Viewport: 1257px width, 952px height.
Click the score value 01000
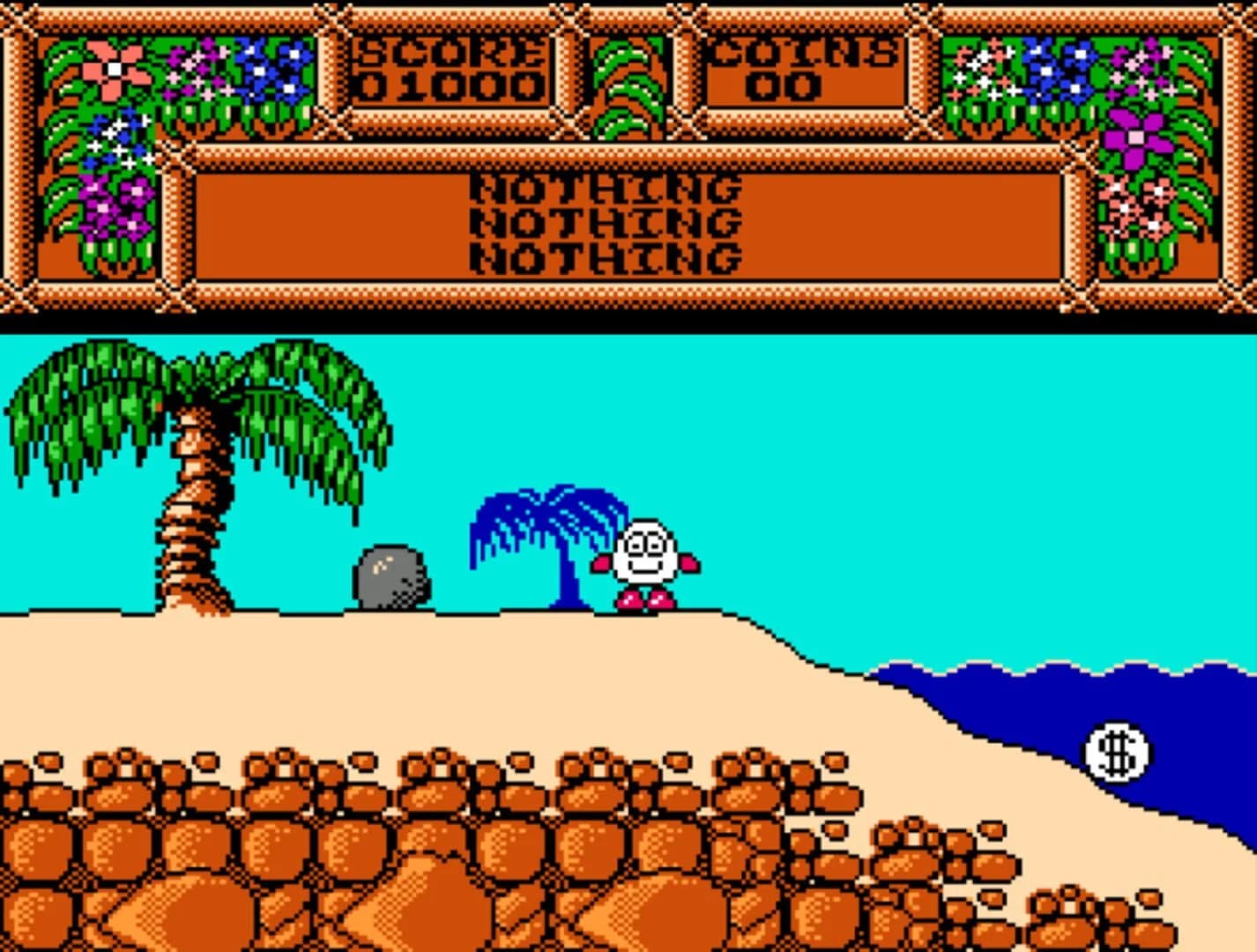click(450, 86)
